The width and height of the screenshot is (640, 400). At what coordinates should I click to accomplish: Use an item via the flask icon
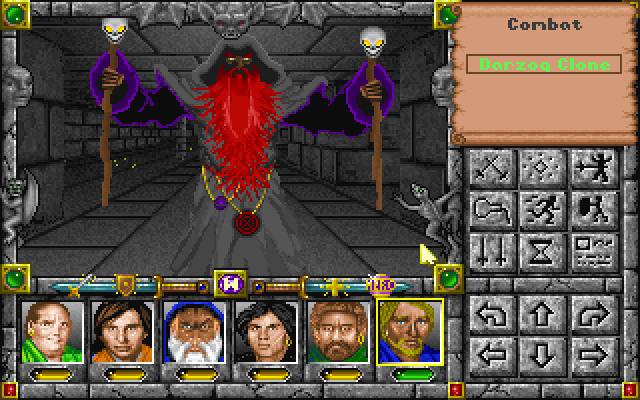point(491,208)
